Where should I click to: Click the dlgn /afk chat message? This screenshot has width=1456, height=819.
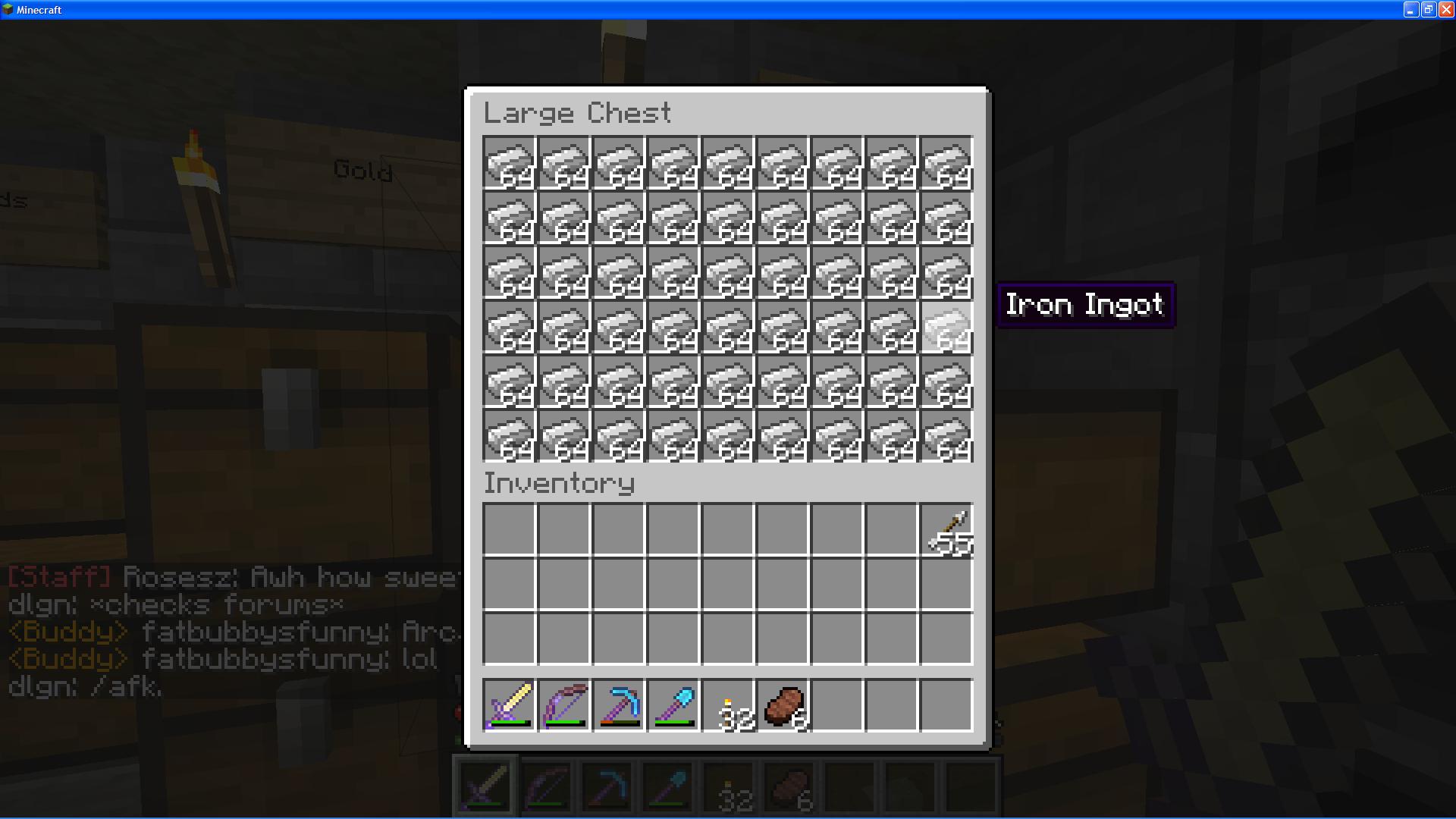(83, 689)
